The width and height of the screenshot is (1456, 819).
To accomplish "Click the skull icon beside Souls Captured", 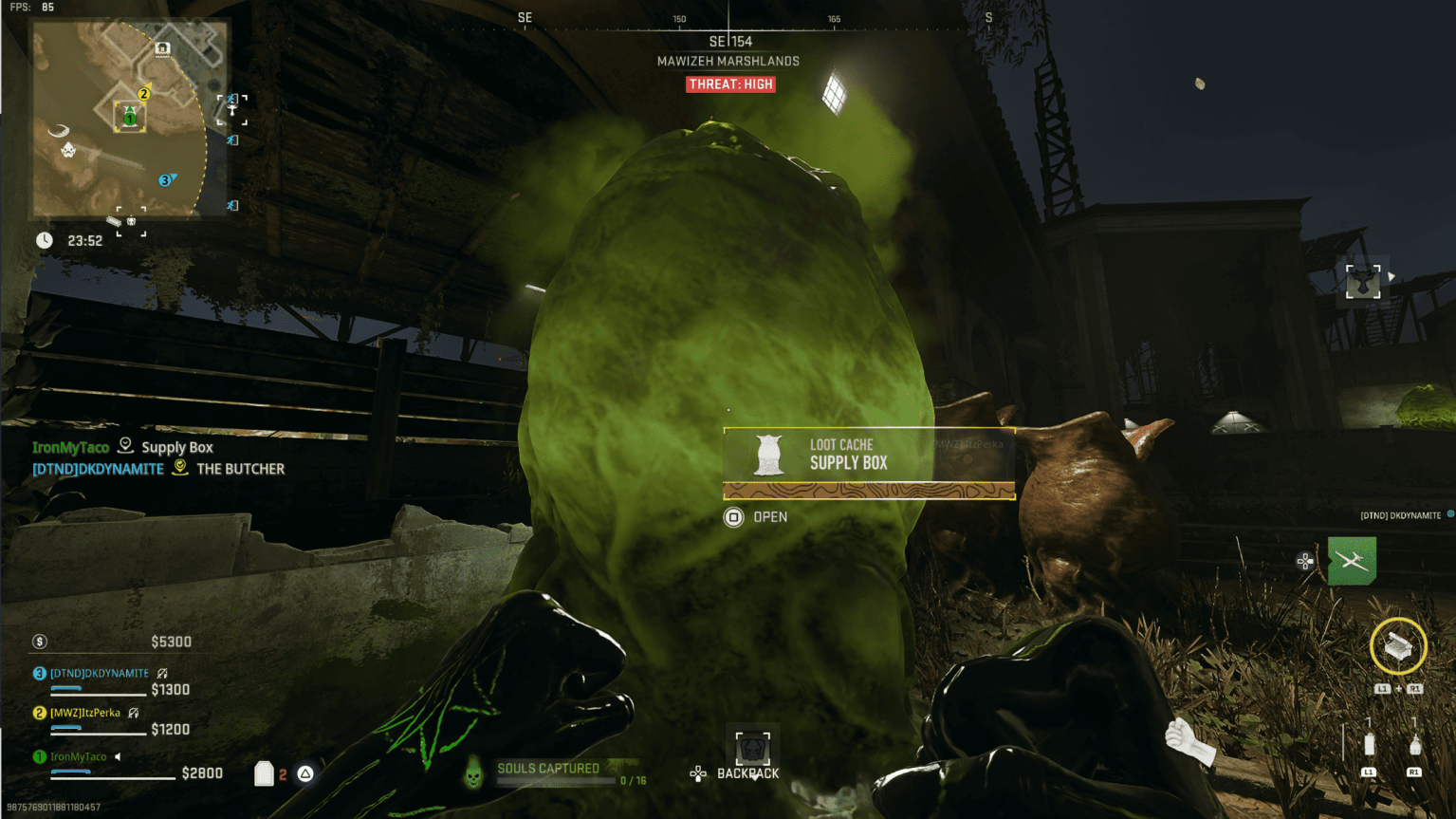I will [x=472, y=774].
